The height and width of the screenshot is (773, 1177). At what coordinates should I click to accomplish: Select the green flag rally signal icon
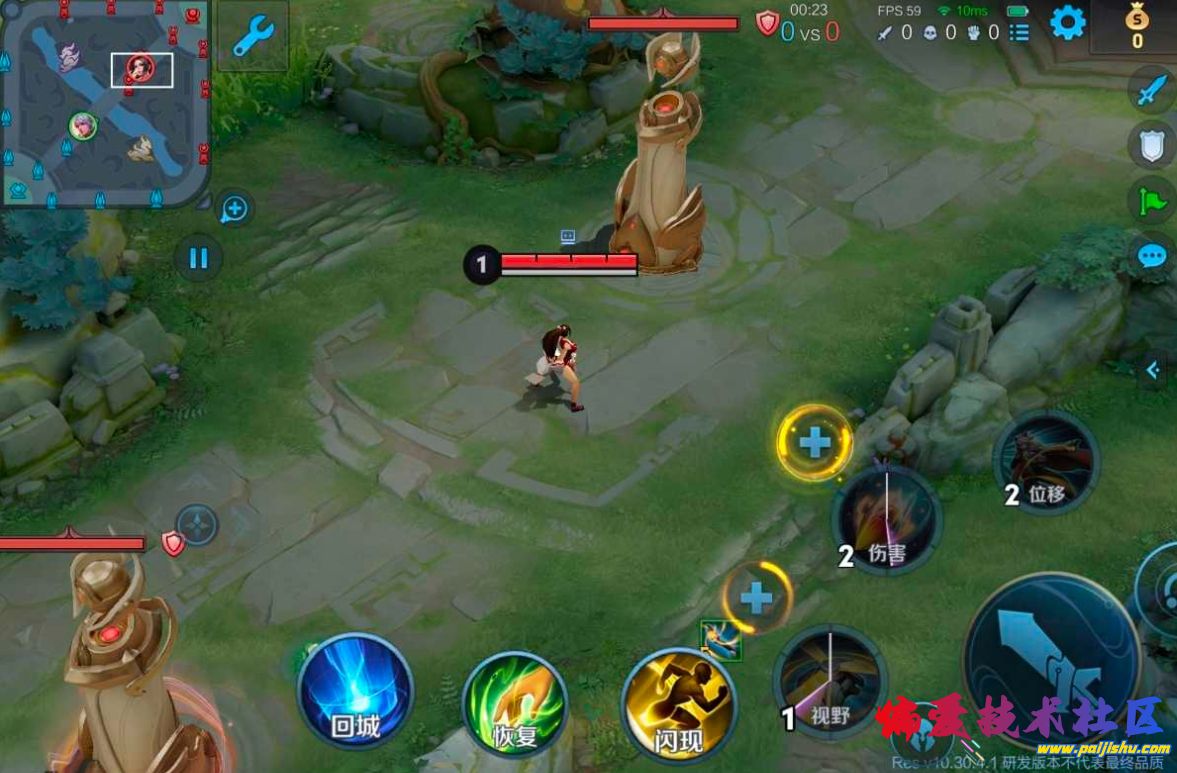click(x=1152, y=202)
